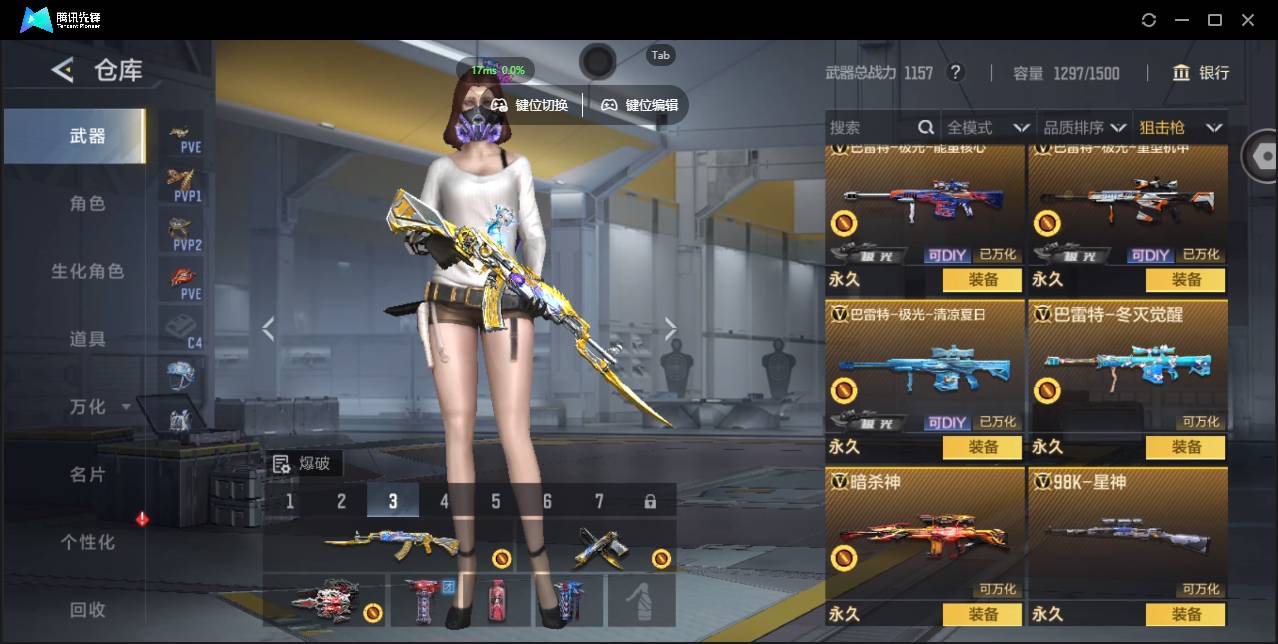Image resolution: width=1278 pixels, height=644 pixels.
Task: Open the 生化角色 category
Action: tap(87, 272)
